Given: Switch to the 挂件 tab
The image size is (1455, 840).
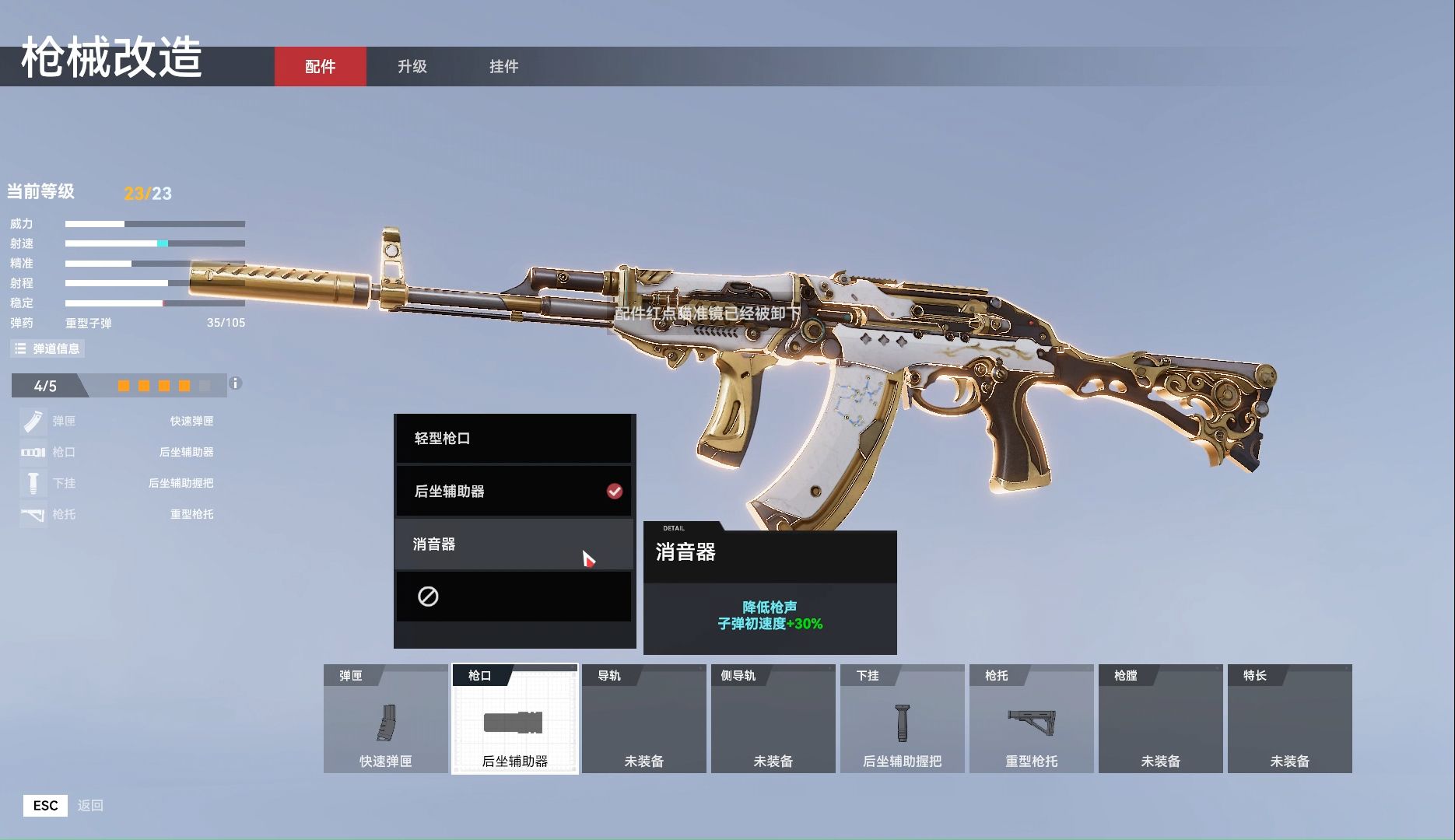Looking at the screenshot, I should tap(503, 67).
